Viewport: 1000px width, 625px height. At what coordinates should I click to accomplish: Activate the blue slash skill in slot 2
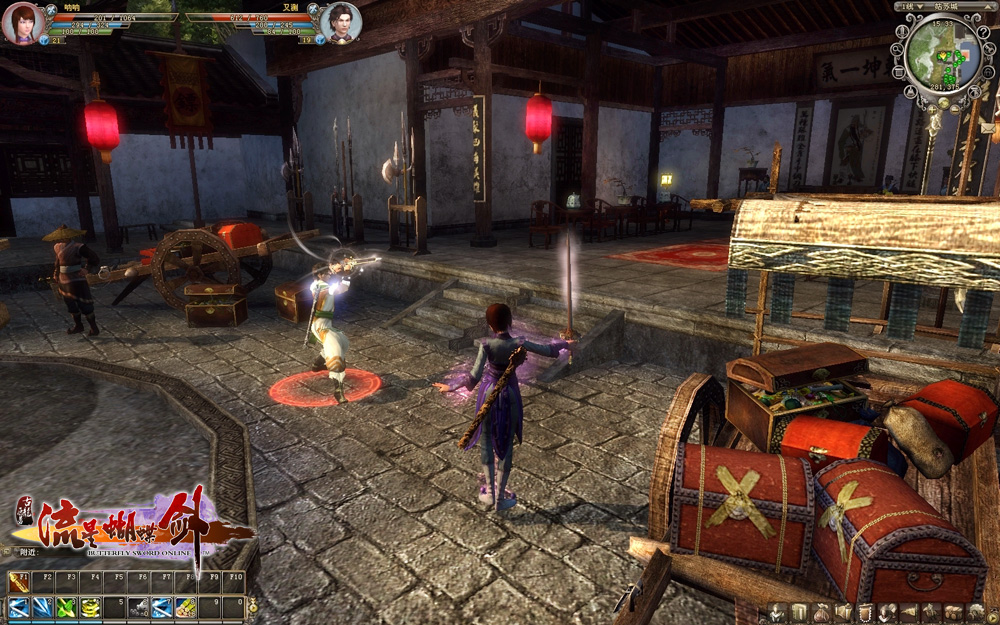coord(42,606)
